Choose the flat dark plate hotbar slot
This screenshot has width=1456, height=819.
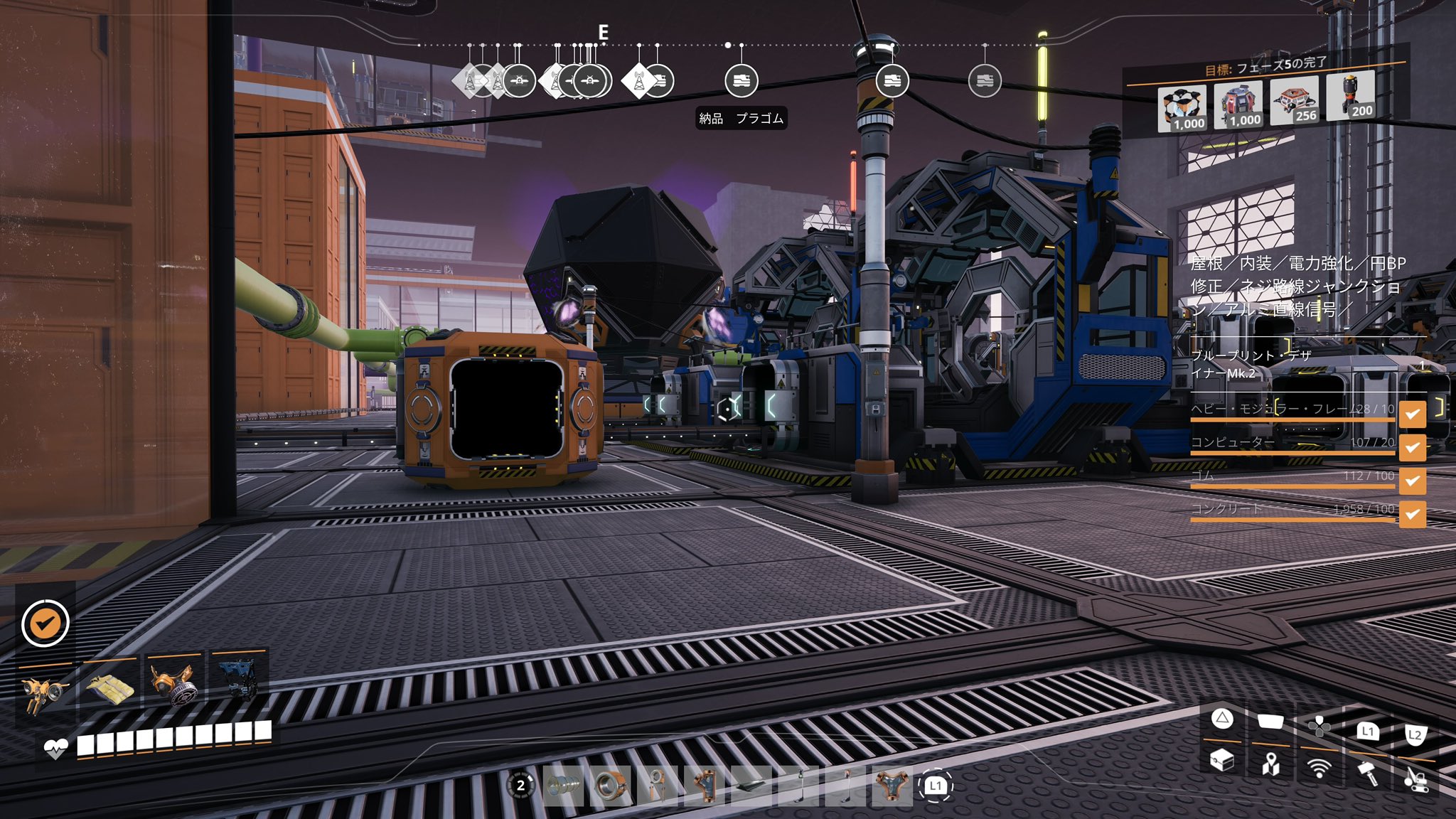751,786
